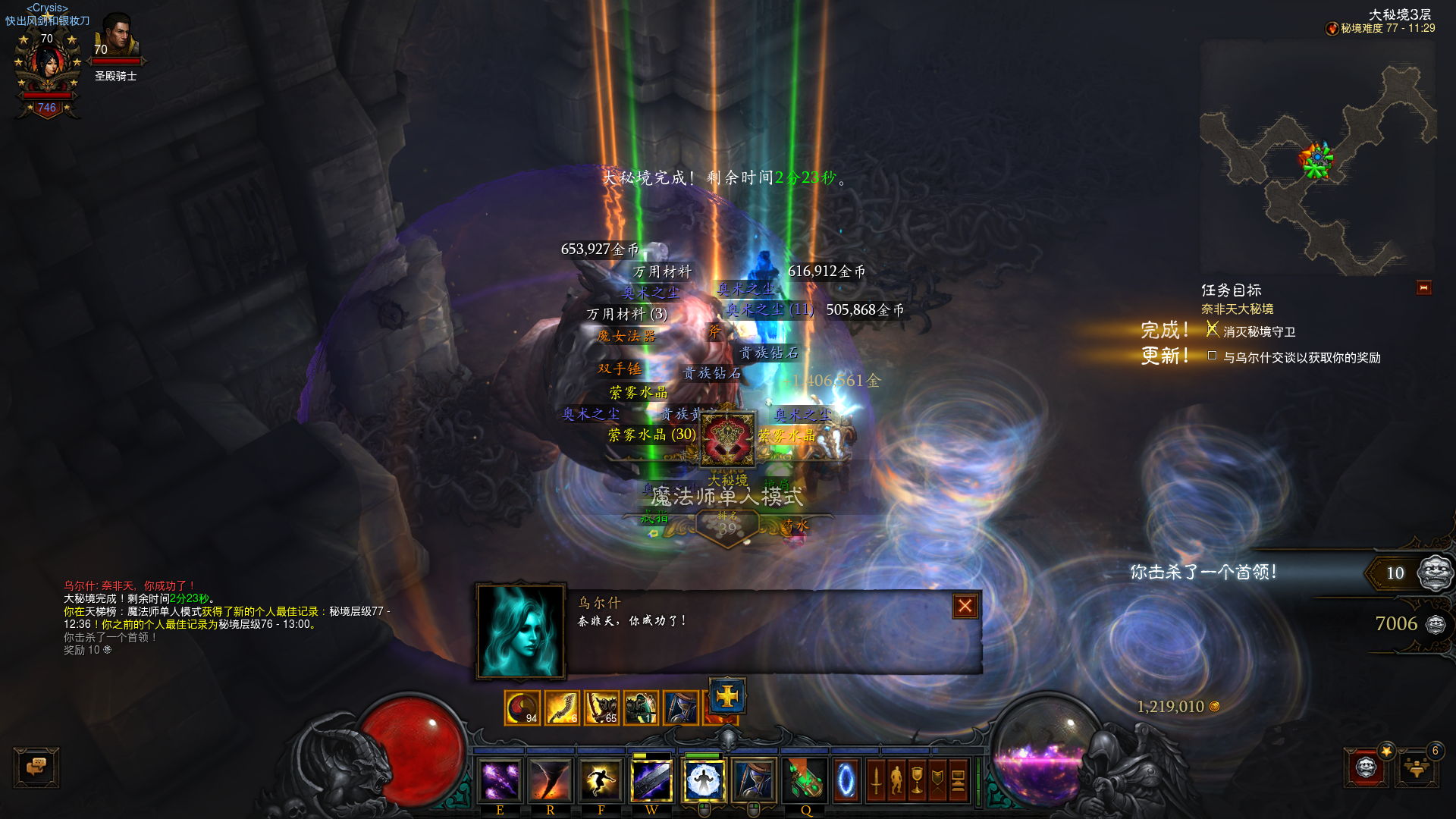Screen dimensions: 1456x819
Task: Cast the tornado skill
Action: pyautogui.click(x=550, y=780)
